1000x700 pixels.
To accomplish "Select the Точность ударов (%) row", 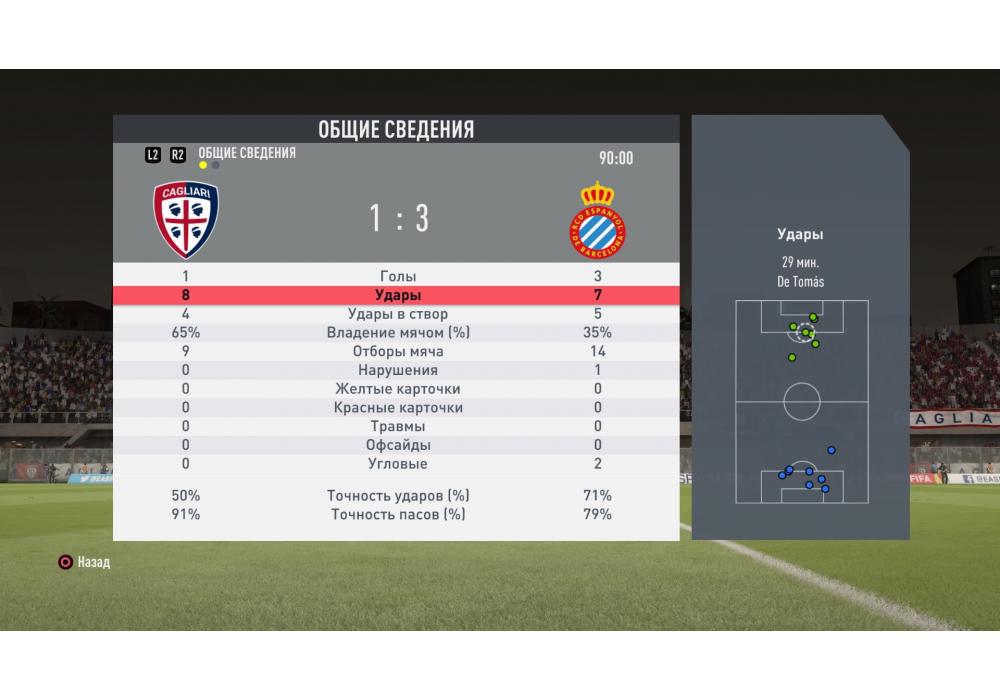I will [398, 496].
